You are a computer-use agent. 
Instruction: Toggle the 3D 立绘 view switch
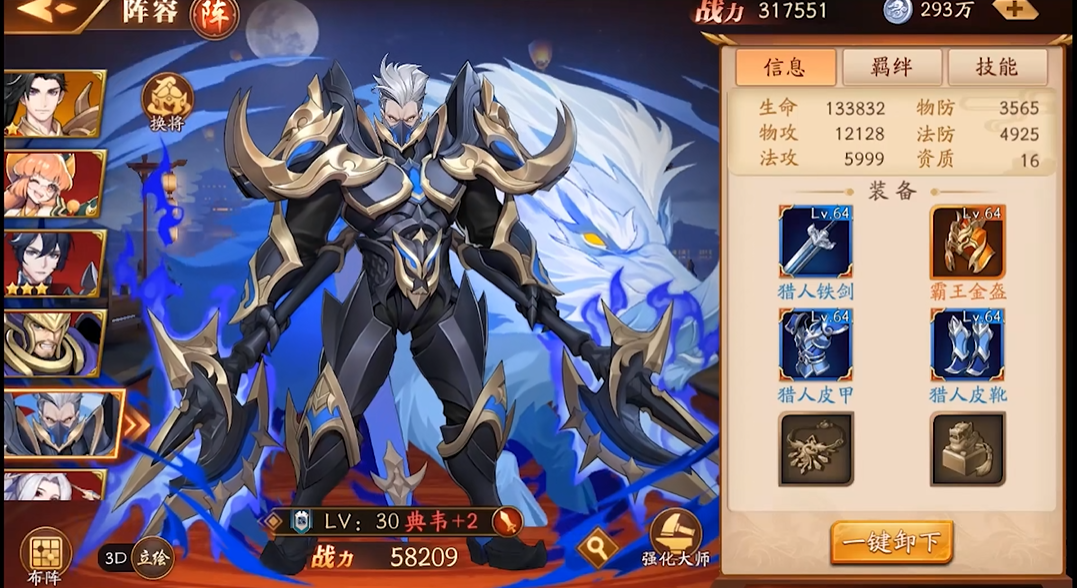[137, 558]
